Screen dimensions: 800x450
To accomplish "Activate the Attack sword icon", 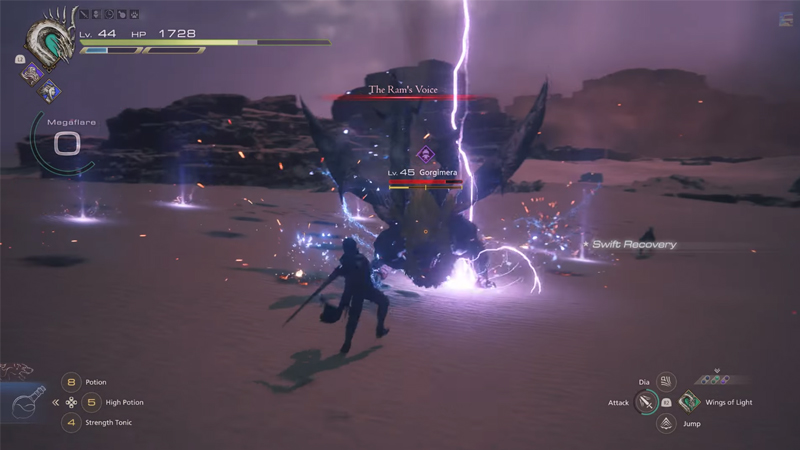I will coord(646,402).
